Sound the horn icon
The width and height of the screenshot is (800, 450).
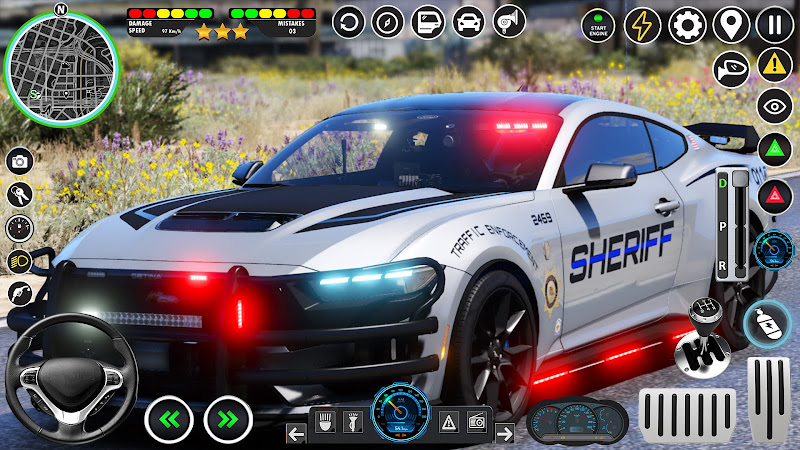coord(507,20)
